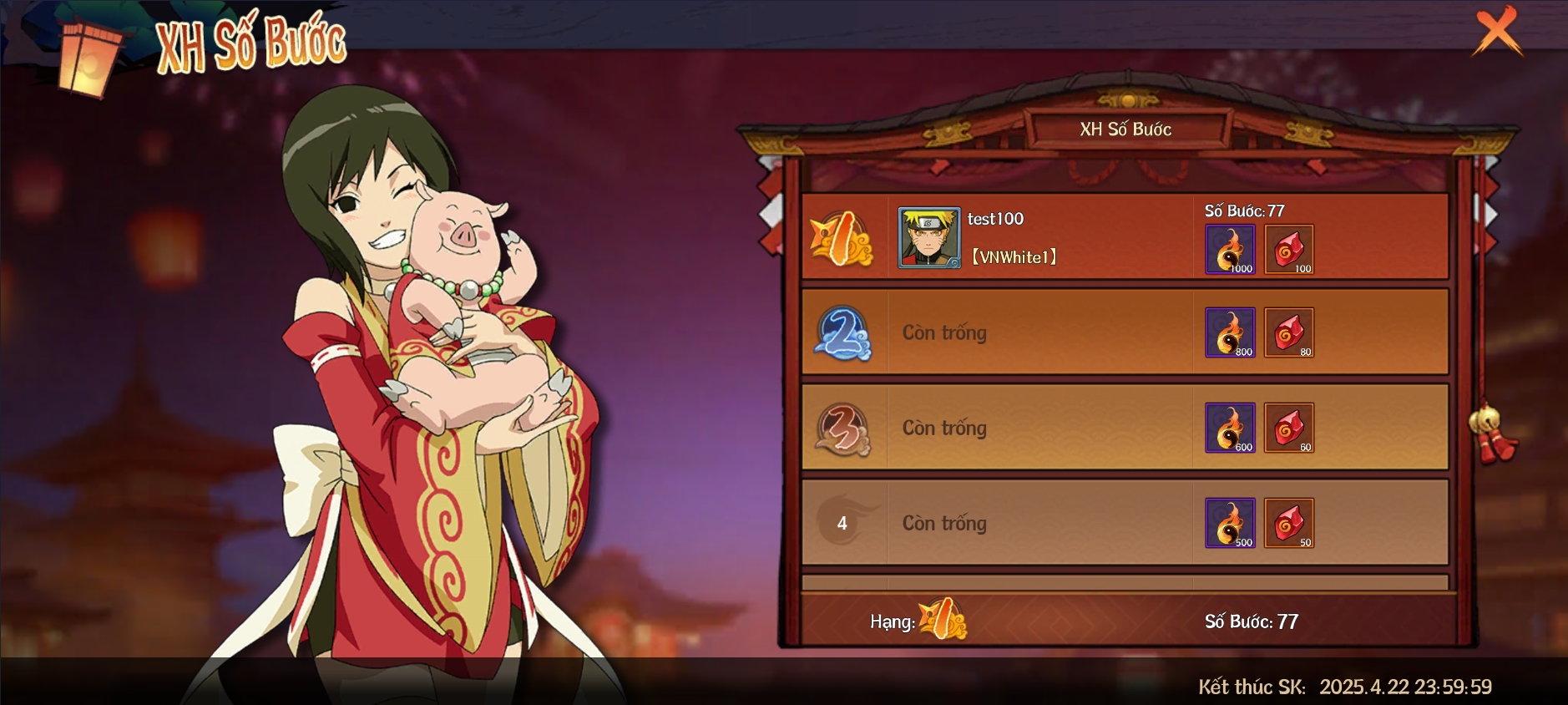Tap rank 4 flame reward marked 500
The image size is (1568, 705).
tap(1230, 523)
